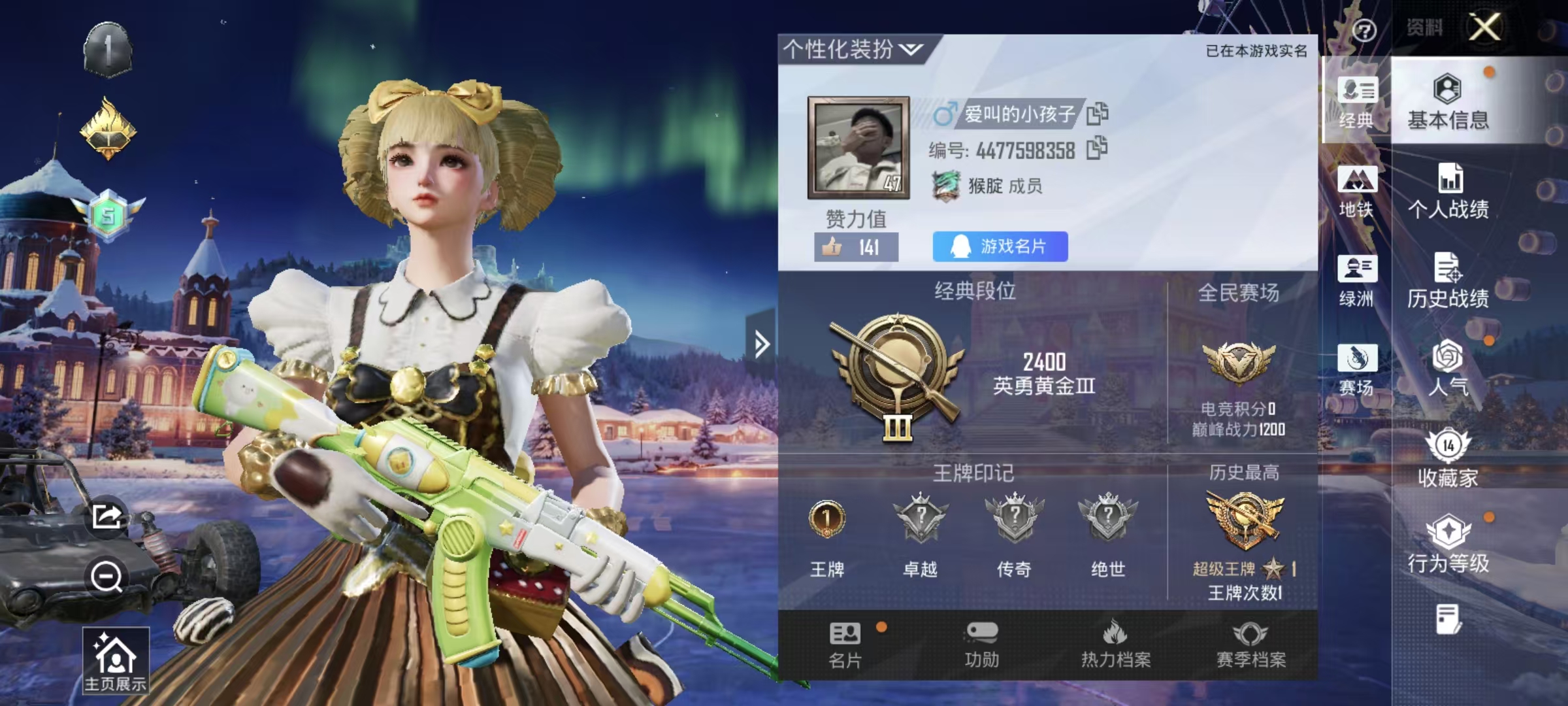Open the 历史战绩 tab

coord(1450,281)
